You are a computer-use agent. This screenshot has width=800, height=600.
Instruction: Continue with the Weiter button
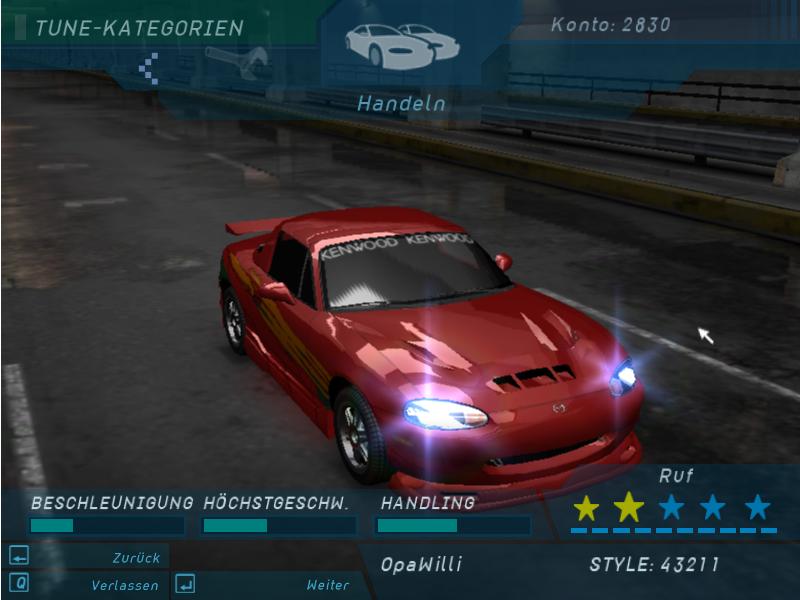tap(263, 585)
